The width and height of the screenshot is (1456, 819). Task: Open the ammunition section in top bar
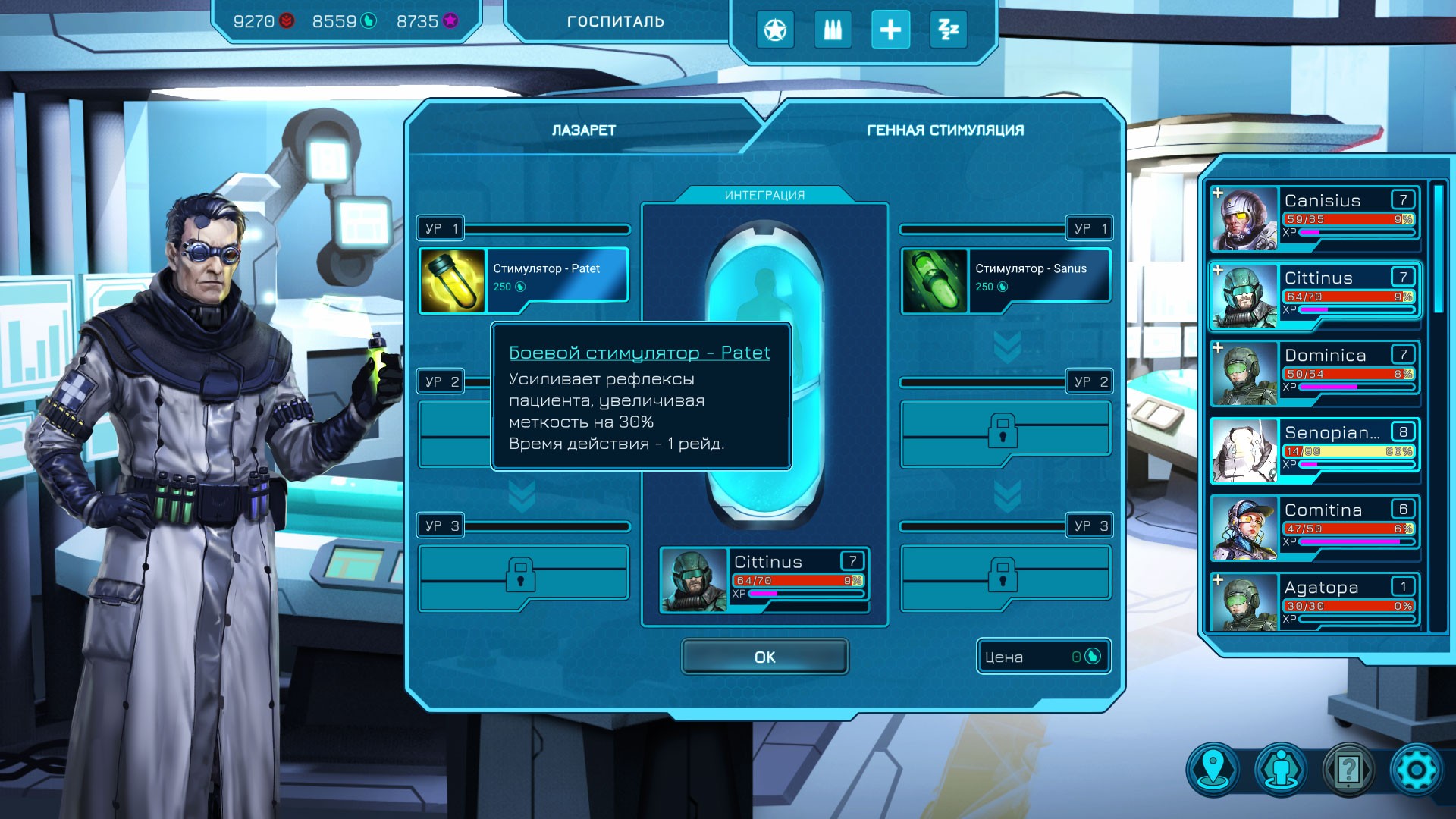833,30
